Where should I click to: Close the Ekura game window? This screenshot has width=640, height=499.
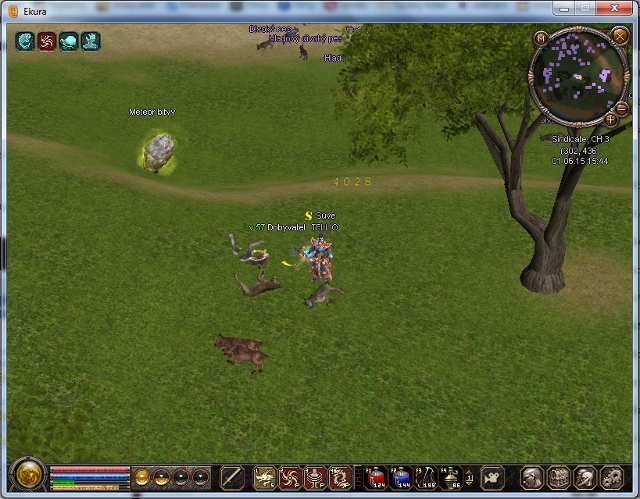612,7
